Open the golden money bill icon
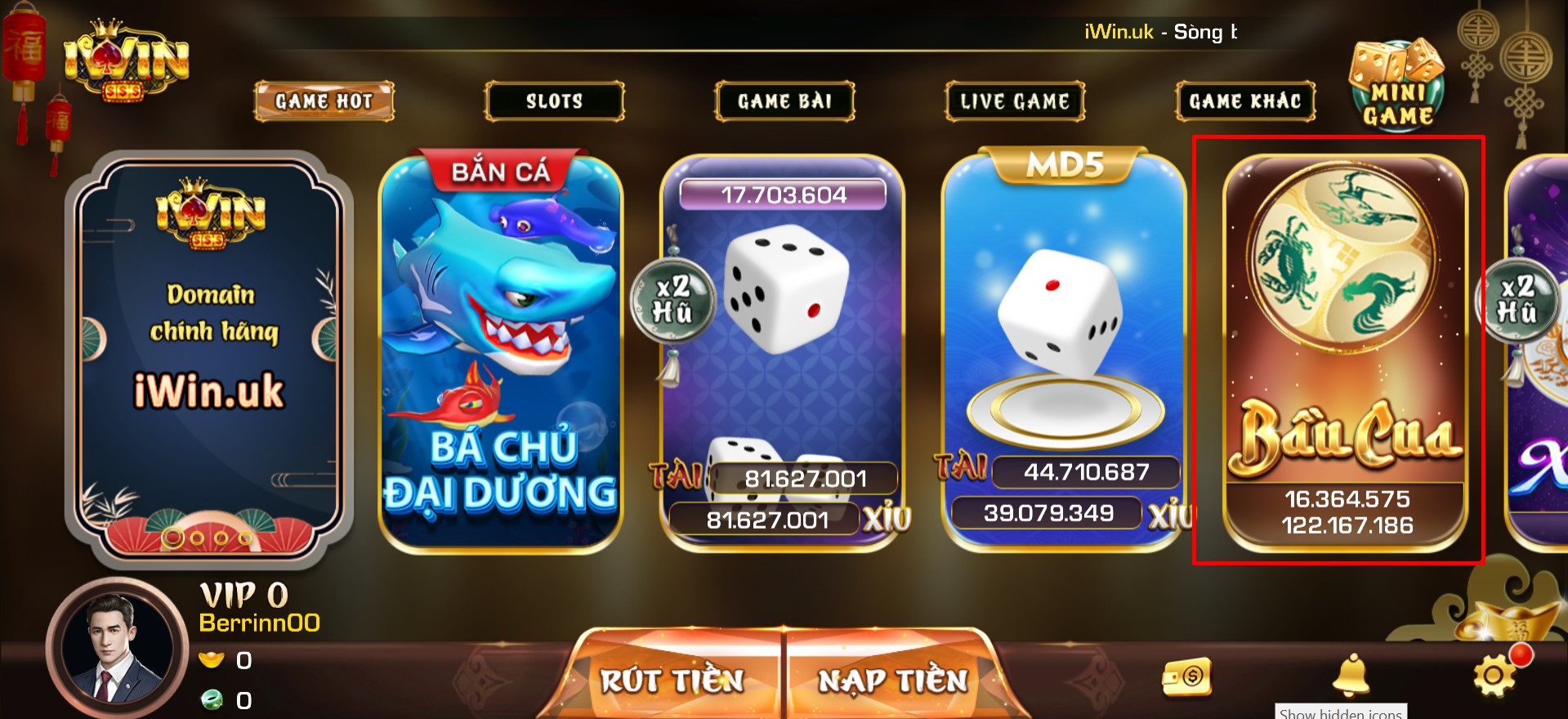This screenshot has width=1568, height=719. point(1187,677)
